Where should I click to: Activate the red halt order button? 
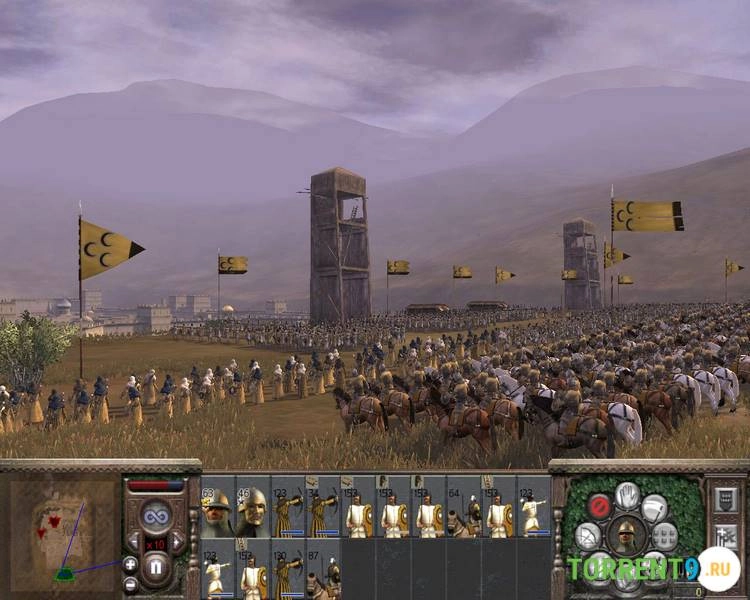[599, 506]
